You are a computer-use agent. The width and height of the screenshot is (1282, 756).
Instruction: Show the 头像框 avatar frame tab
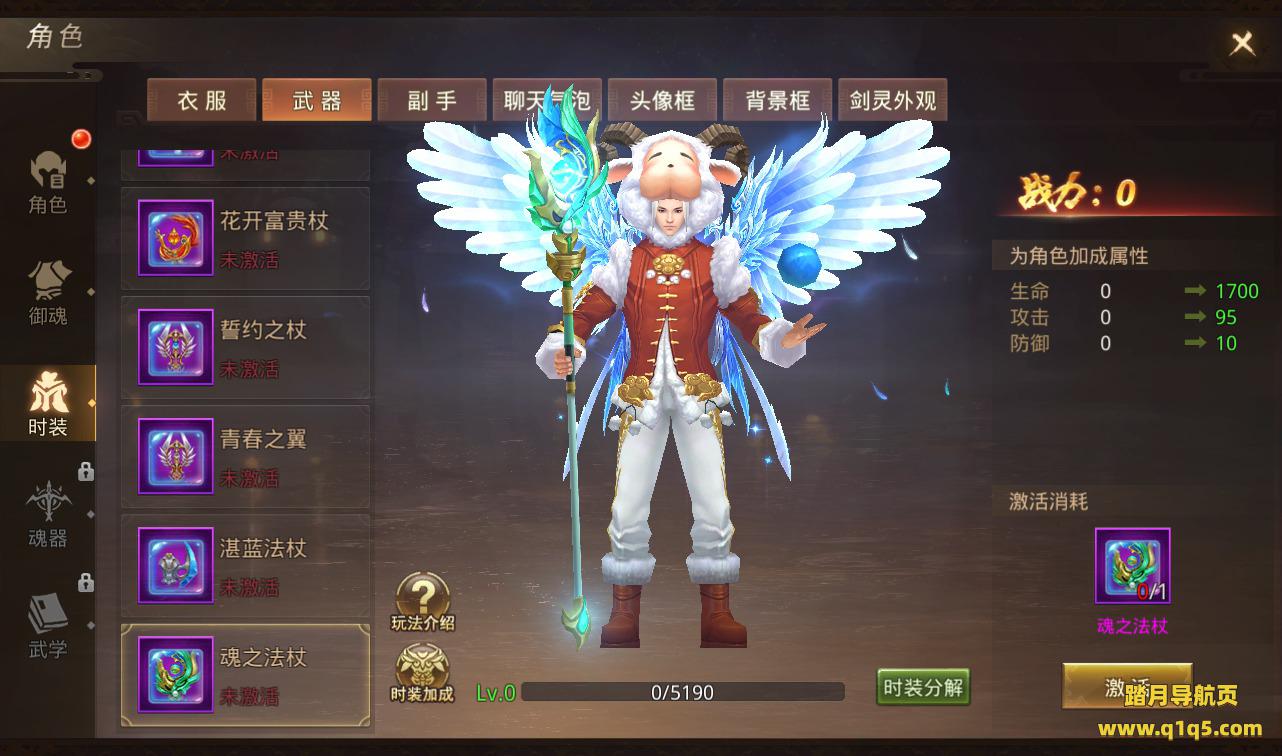(x=662, y=101)
